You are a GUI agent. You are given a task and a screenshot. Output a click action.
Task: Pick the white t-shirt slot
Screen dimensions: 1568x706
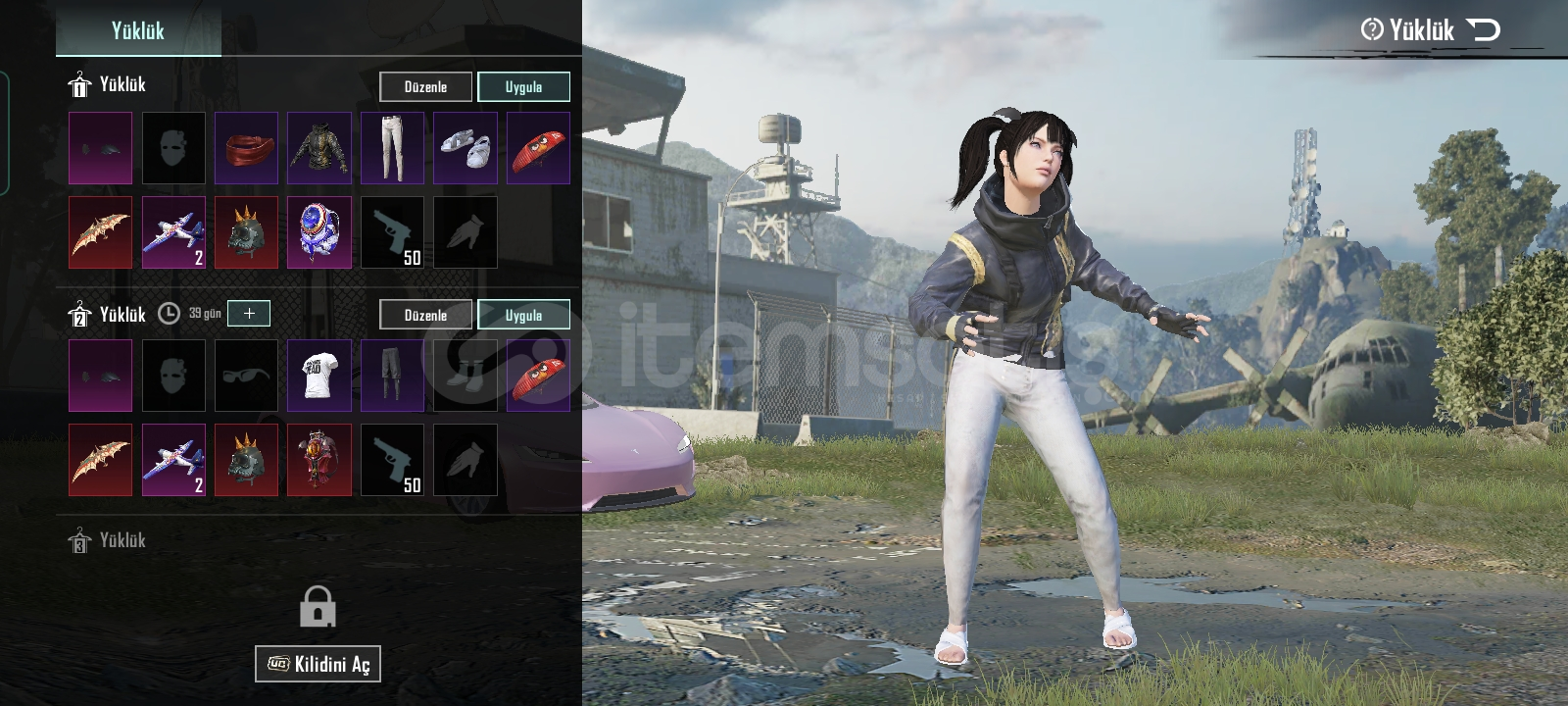click(319, 376)
